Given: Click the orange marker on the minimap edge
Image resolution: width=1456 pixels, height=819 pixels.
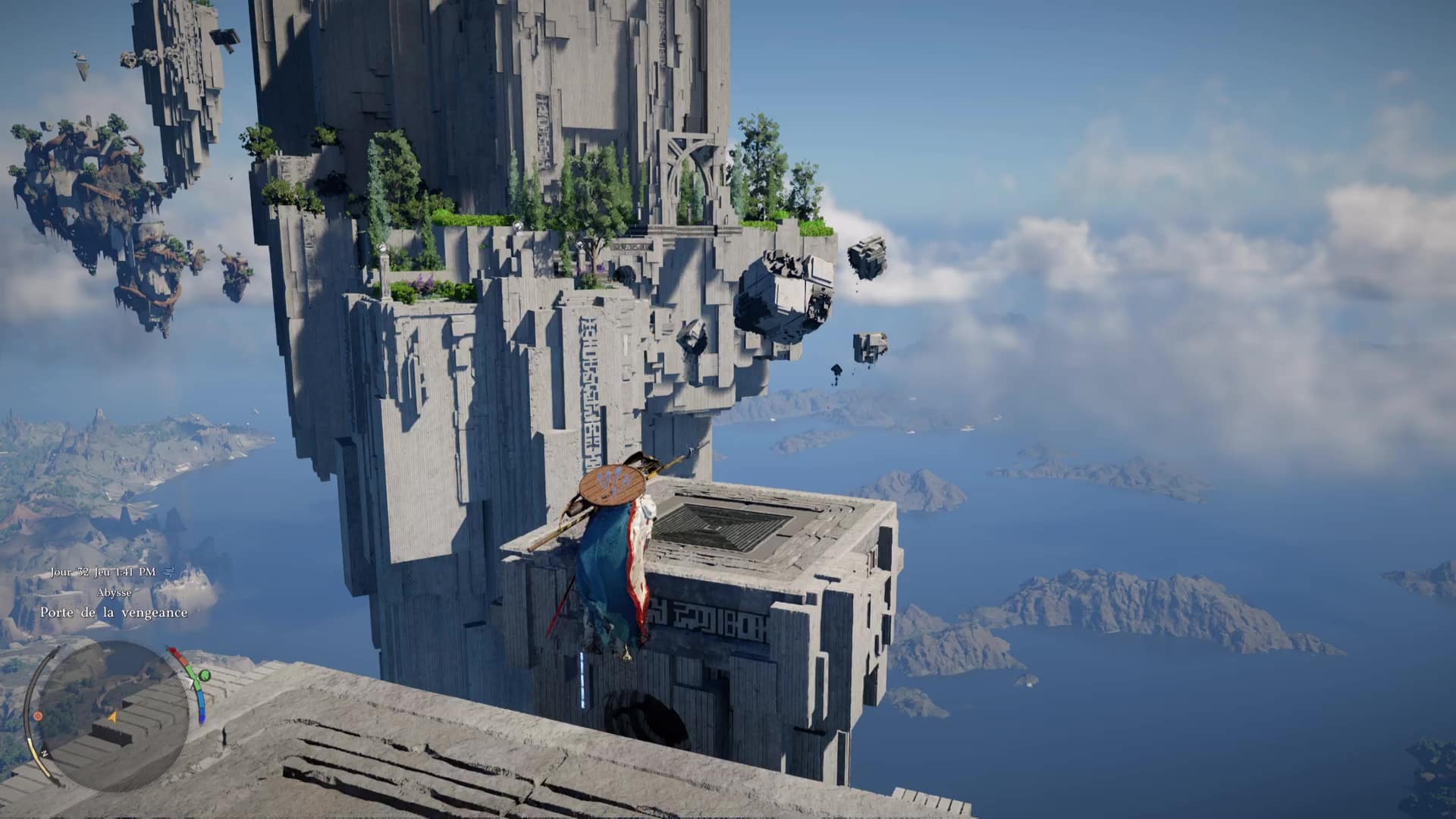Looking at the screenshot, I should point(38,716).
